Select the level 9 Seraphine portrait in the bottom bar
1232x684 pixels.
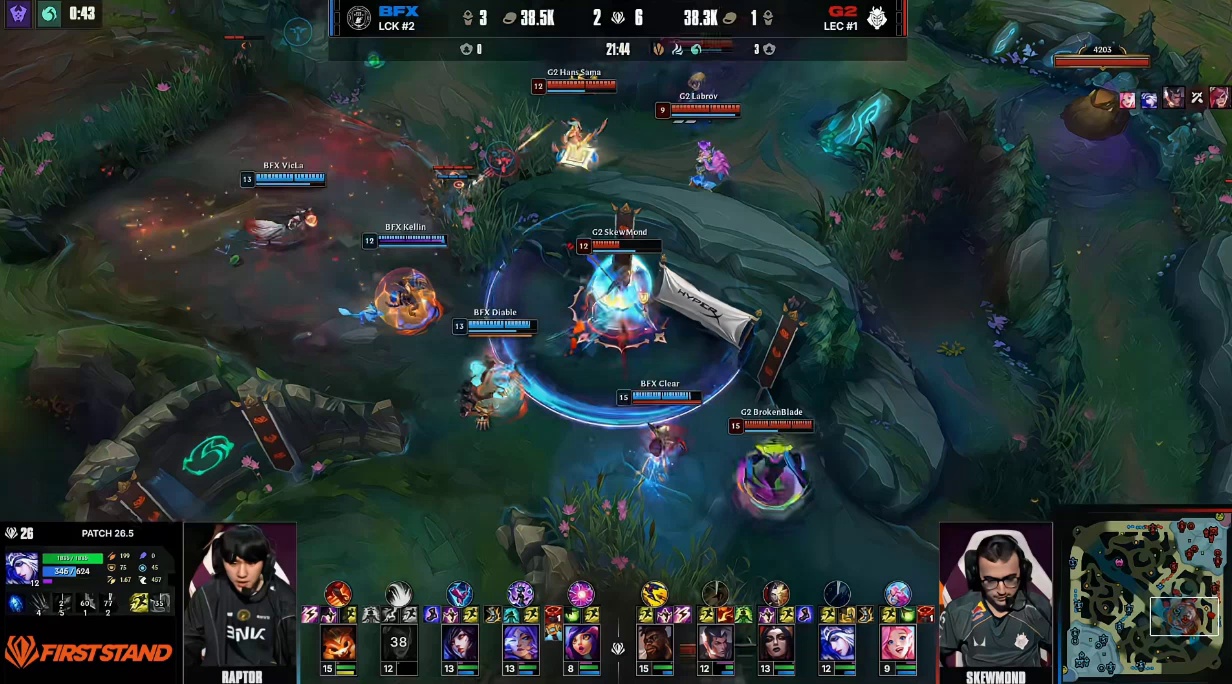(x=897, y=643)
